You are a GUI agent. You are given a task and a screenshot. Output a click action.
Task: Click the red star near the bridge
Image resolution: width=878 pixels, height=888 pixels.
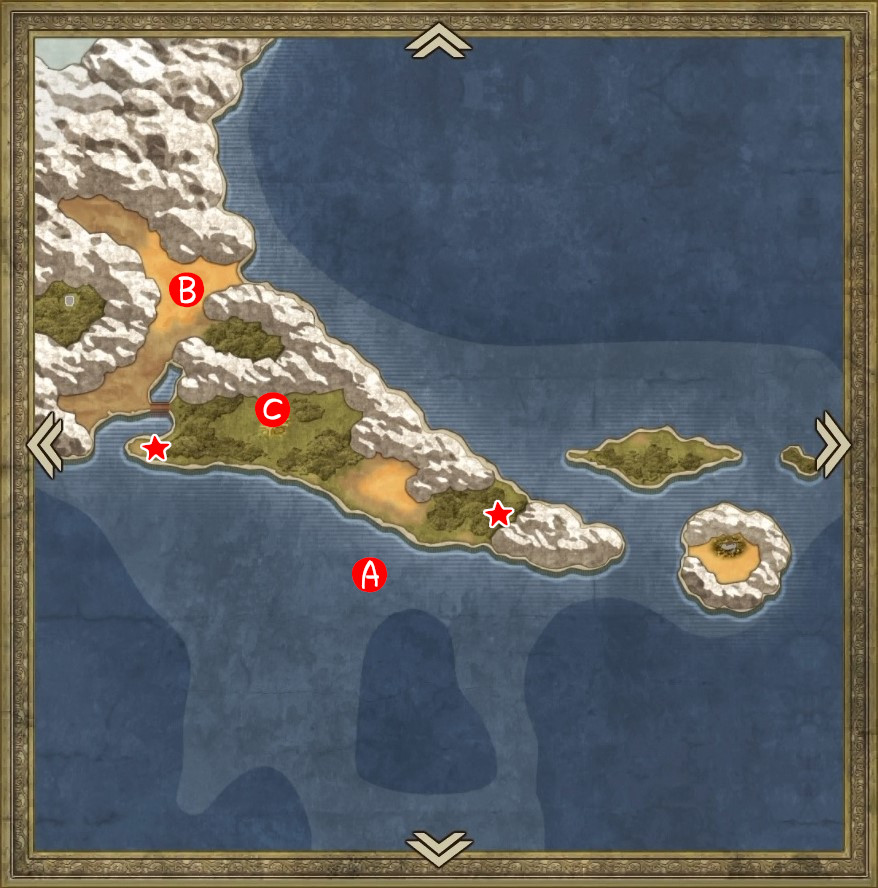point(155,448)
